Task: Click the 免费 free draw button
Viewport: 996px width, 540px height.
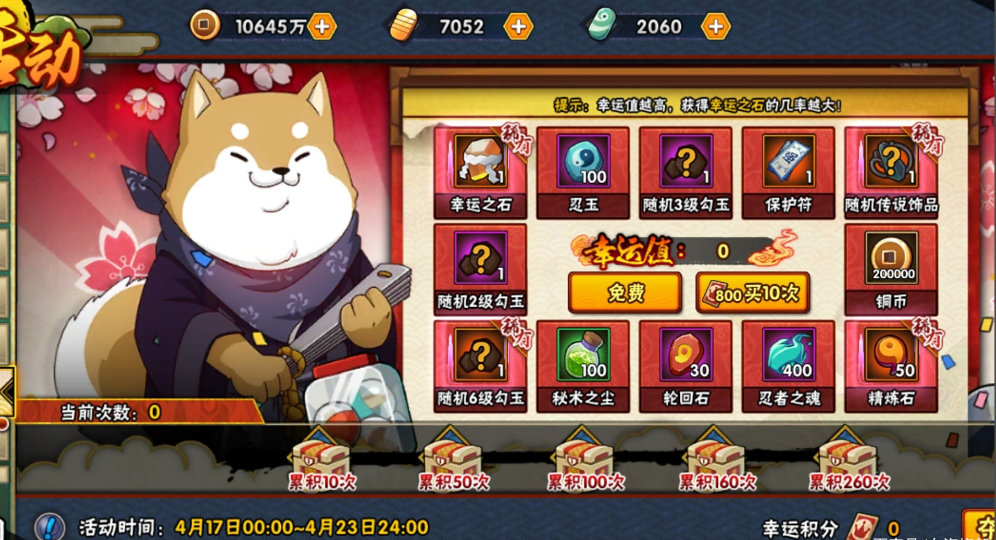Action: click(x=624, y=292)
